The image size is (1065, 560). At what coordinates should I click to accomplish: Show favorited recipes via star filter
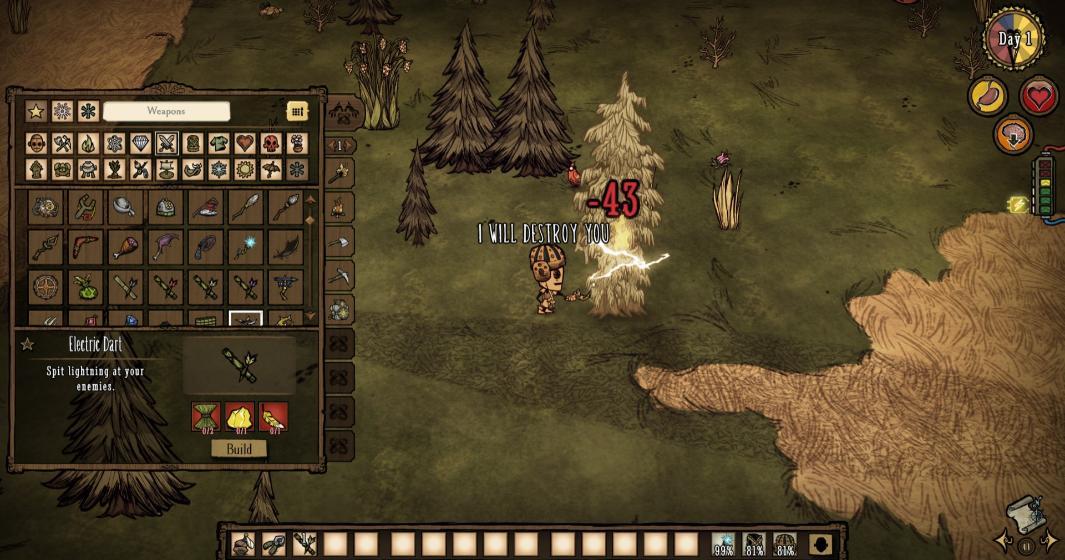[36, 111]
